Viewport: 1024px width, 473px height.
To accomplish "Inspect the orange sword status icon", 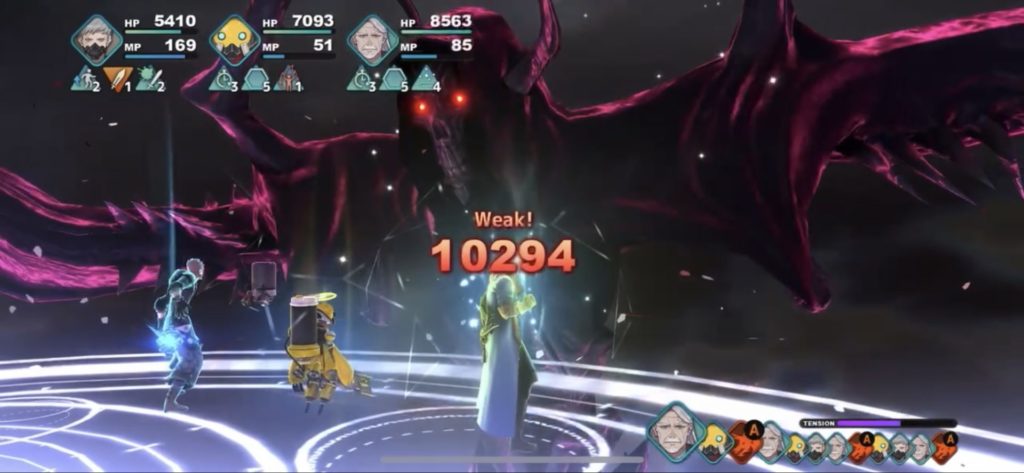I will pyautogui.click(x=116, y=79).
